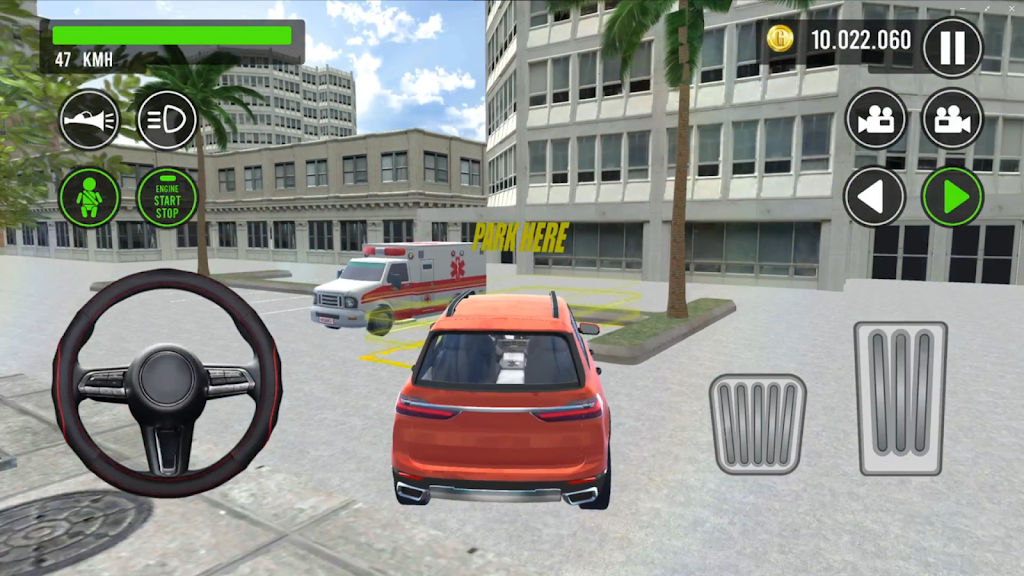The image size is (1024, 576).
Task: Select the white left arrow gear button
Action: [874, 196]
